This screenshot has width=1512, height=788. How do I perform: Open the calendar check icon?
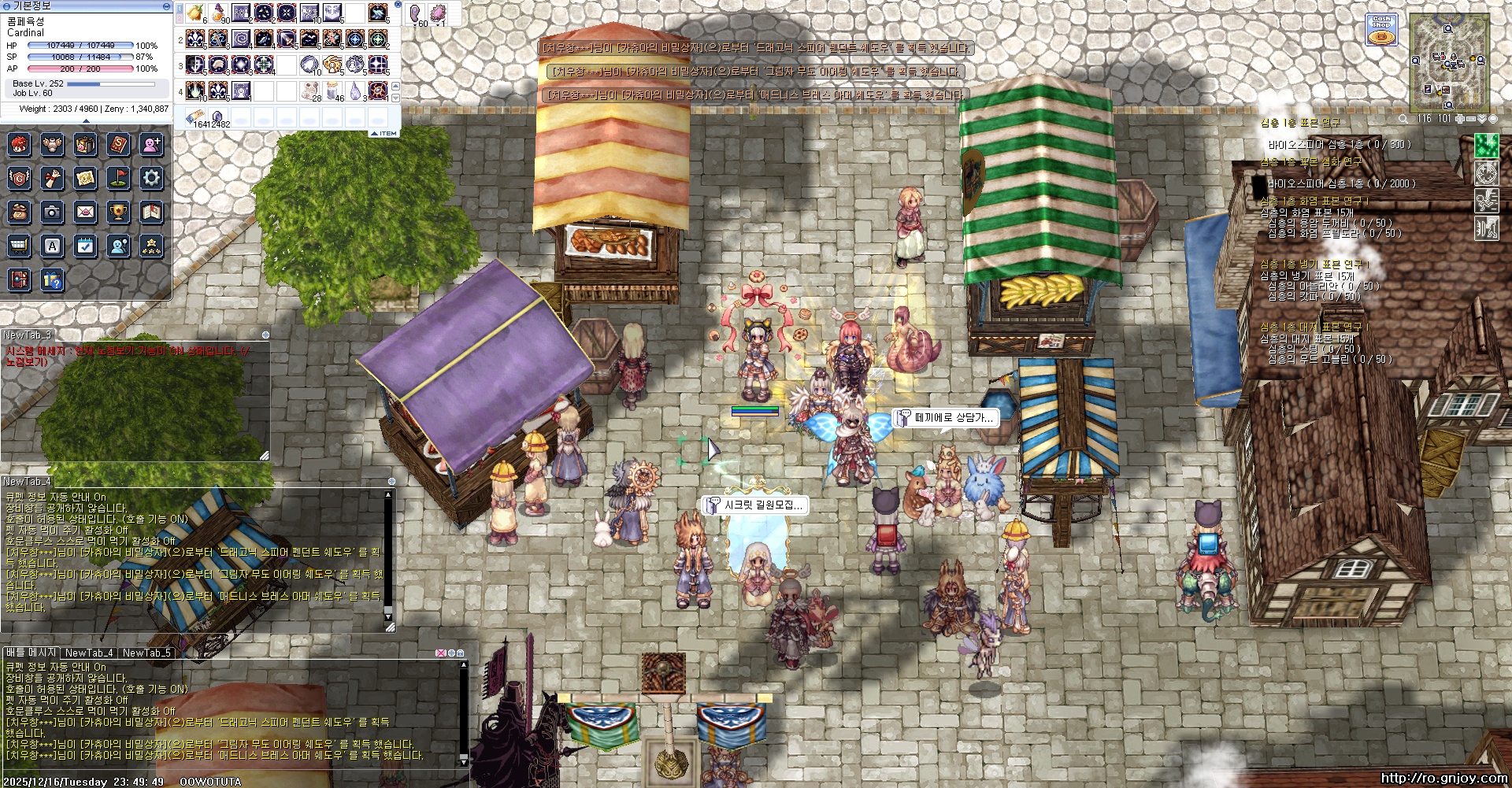click(85, 246)
